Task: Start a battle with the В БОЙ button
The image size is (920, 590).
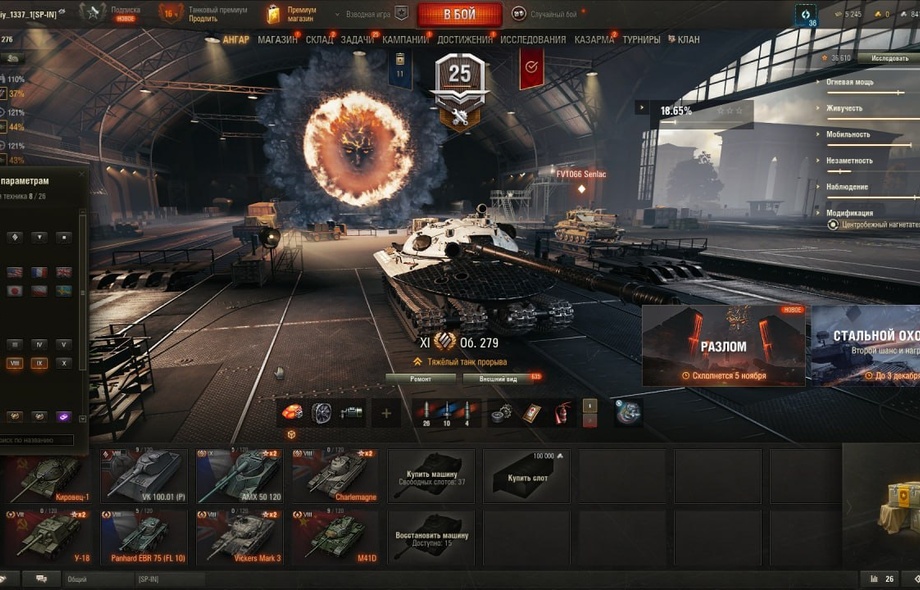Action: [459, 14]
